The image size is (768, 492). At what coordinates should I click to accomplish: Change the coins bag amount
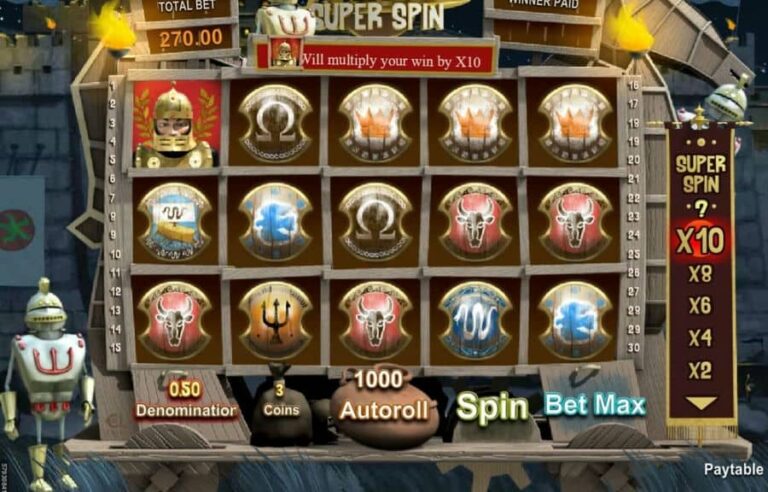(x=280, y=402)
